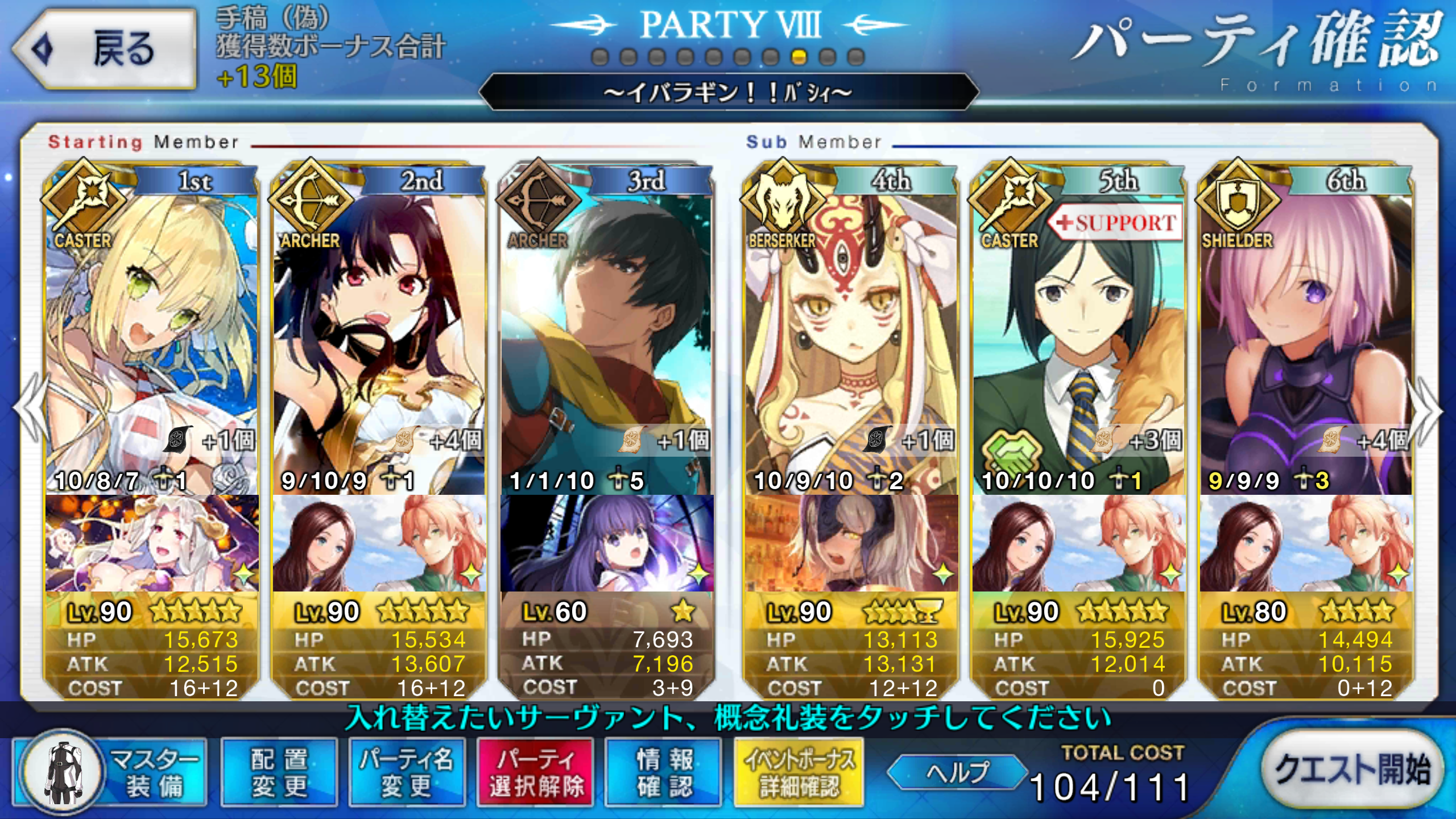
Task: Rename the party via パーティ名変更
Action: click(407, 772)
